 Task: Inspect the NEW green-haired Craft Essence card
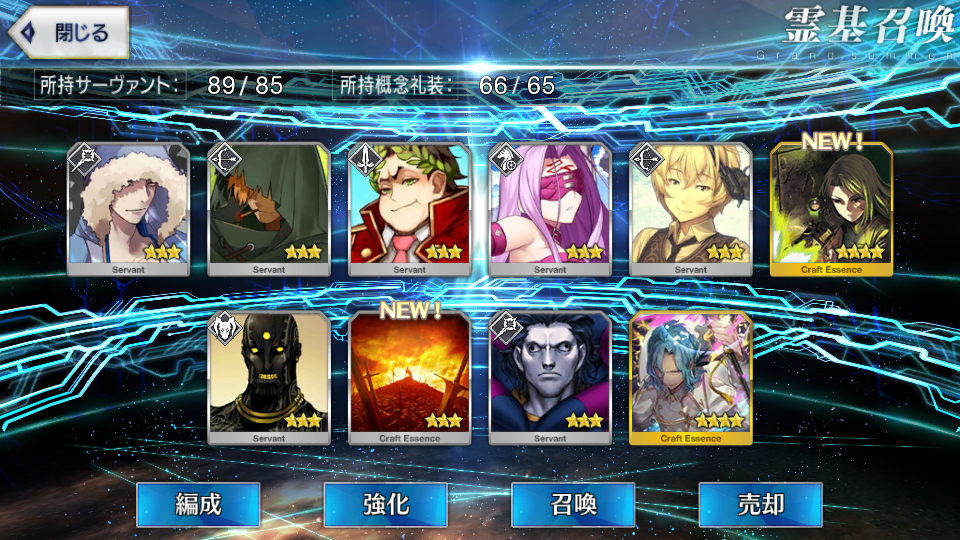point(831,209)
